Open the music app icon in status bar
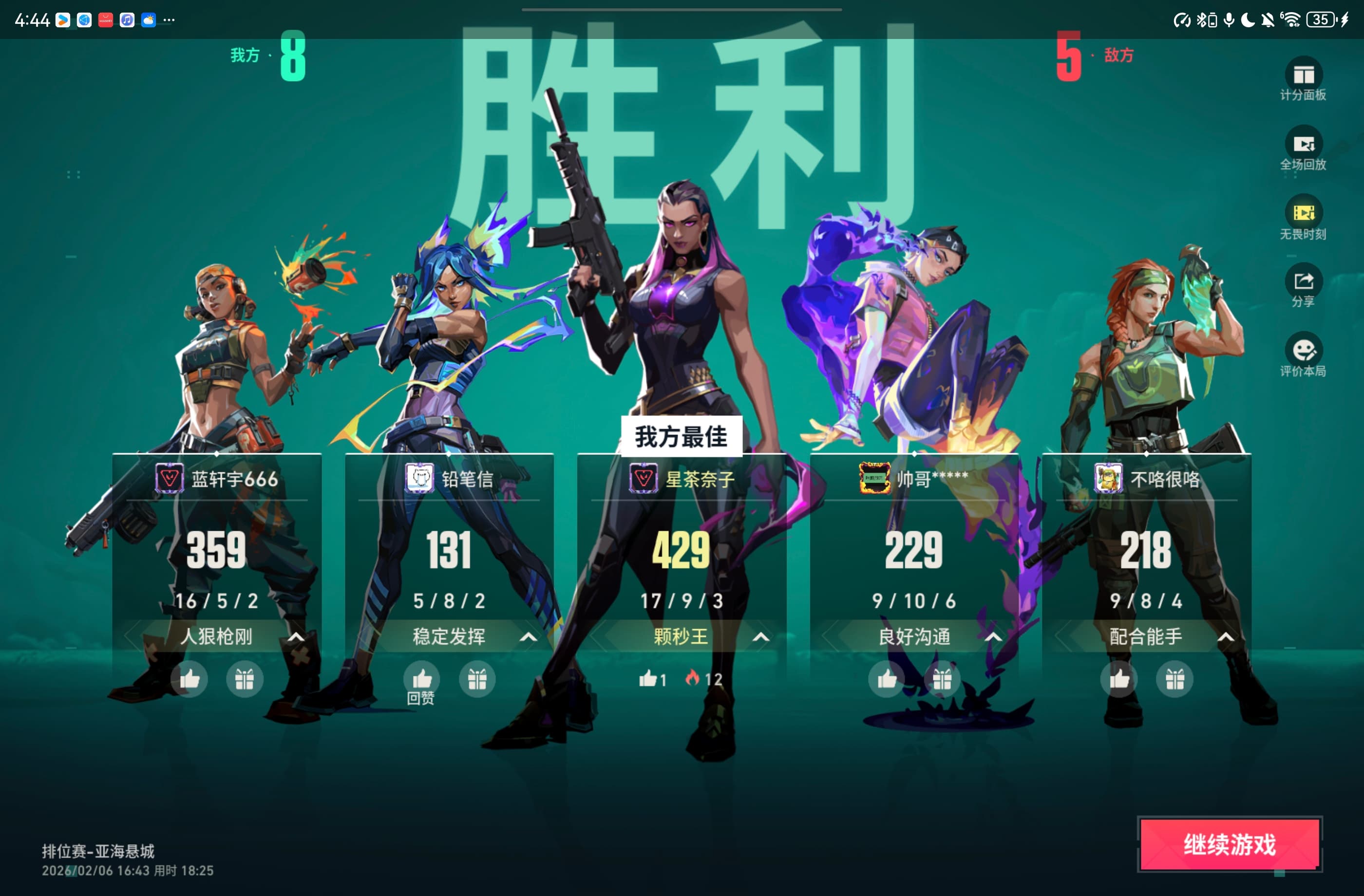Viewport: 1364px width, 896px height. (x=127, y=20)
